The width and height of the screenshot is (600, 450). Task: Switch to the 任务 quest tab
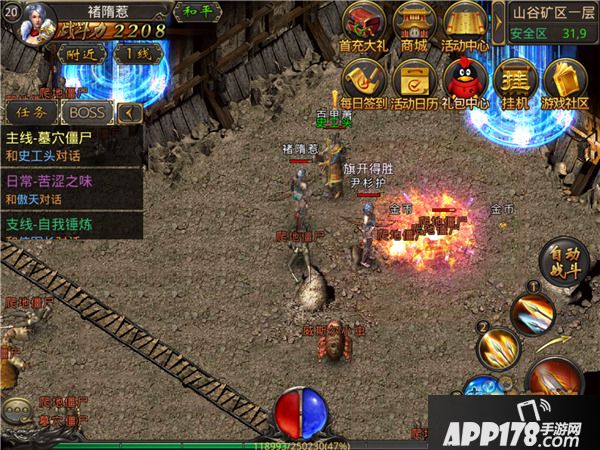click(x=29, y=113)
